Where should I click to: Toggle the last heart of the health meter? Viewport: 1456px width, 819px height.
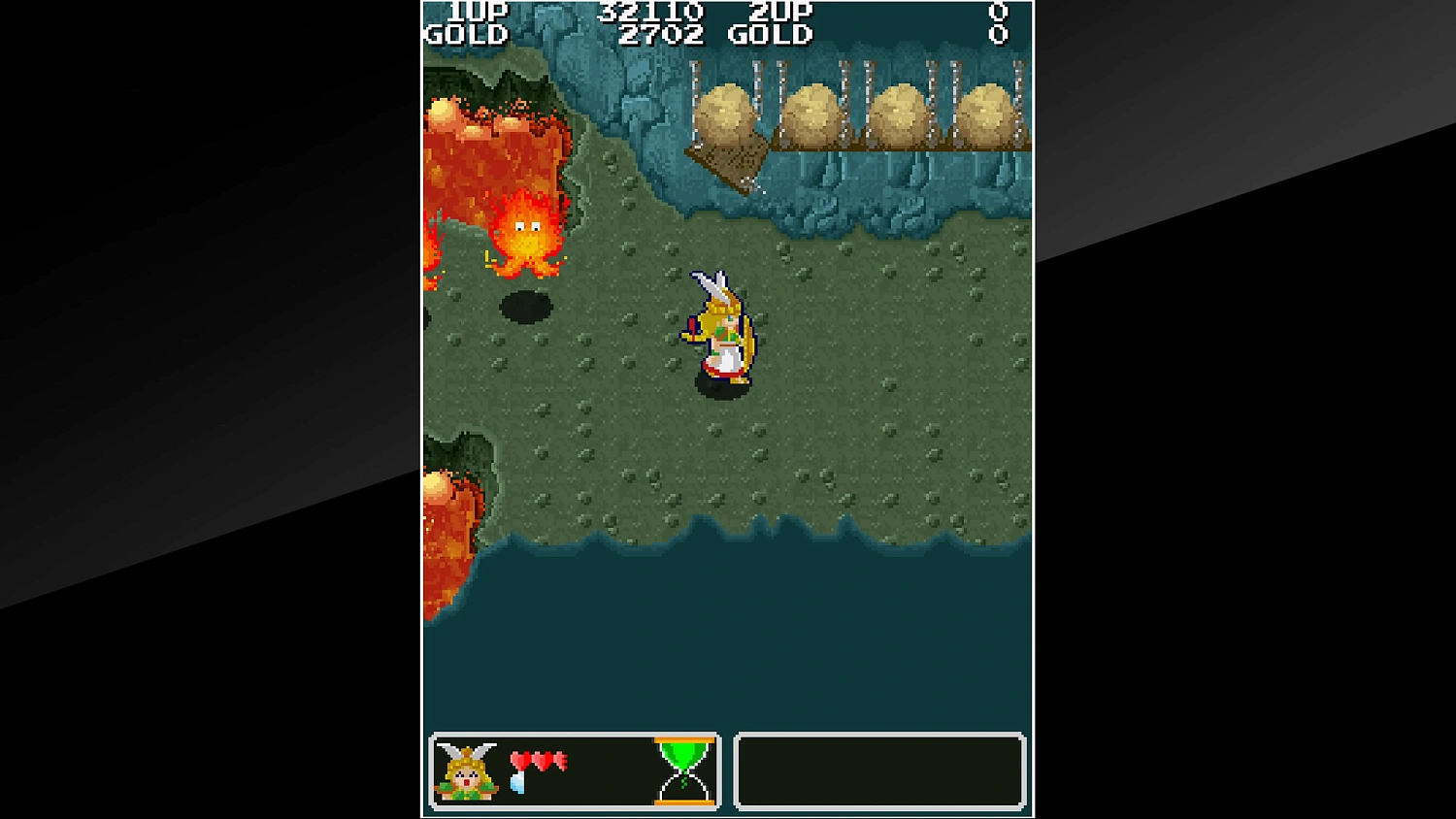pos(563,762)
